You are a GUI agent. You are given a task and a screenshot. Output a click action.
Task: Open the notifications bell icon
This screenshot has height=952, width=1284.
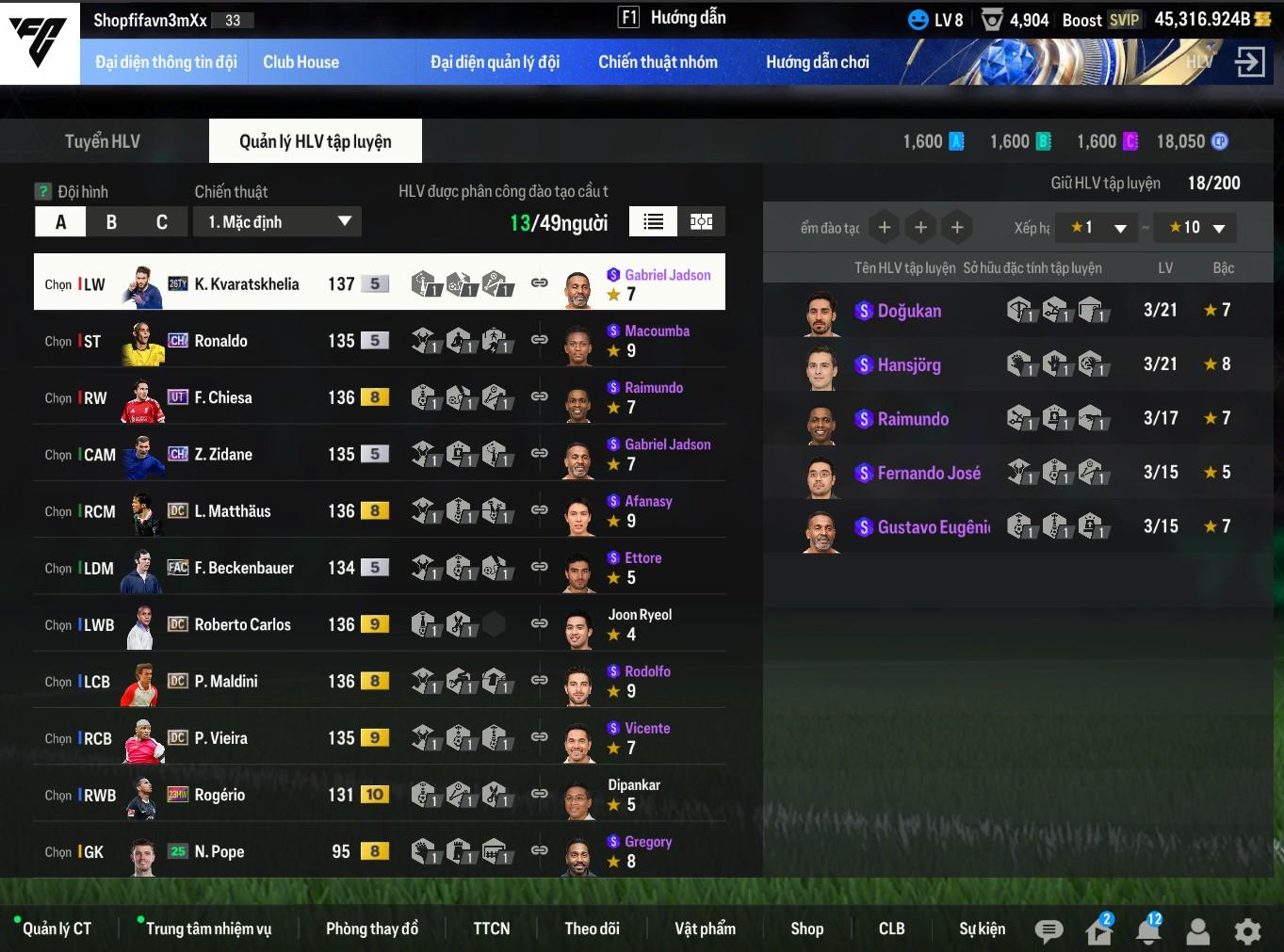pyautogui.click(x=1148, y=931)
